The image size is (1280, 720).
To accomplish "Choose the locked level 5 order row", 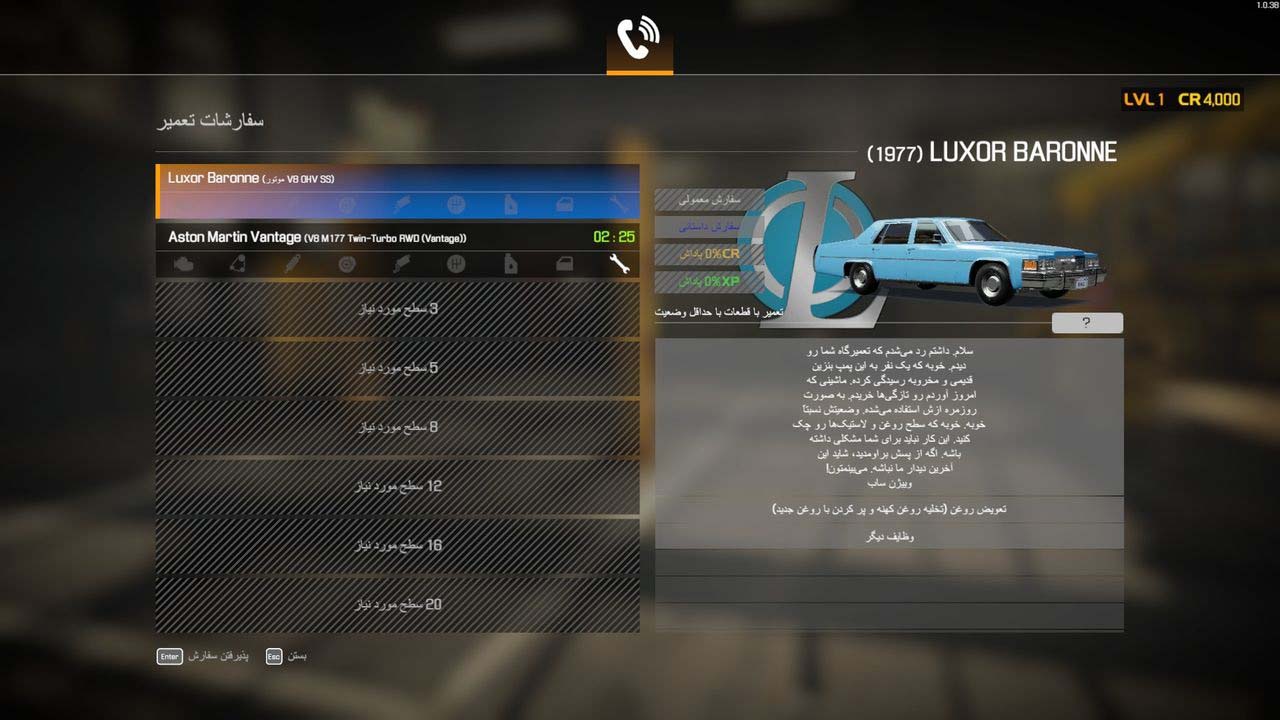I will tap(397, 368).
